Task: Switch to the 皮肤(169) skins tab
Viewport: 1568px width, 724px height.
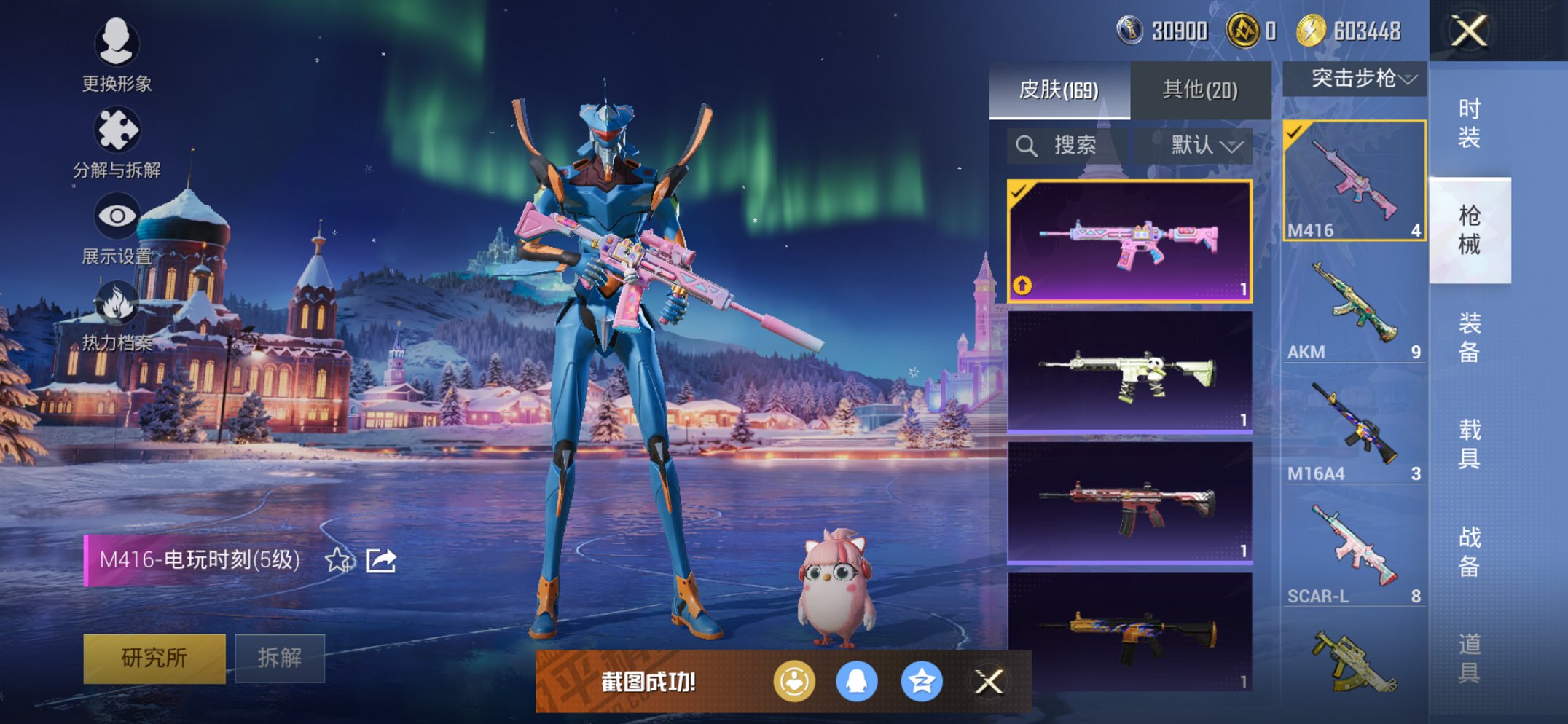Action: [1059, 90]
